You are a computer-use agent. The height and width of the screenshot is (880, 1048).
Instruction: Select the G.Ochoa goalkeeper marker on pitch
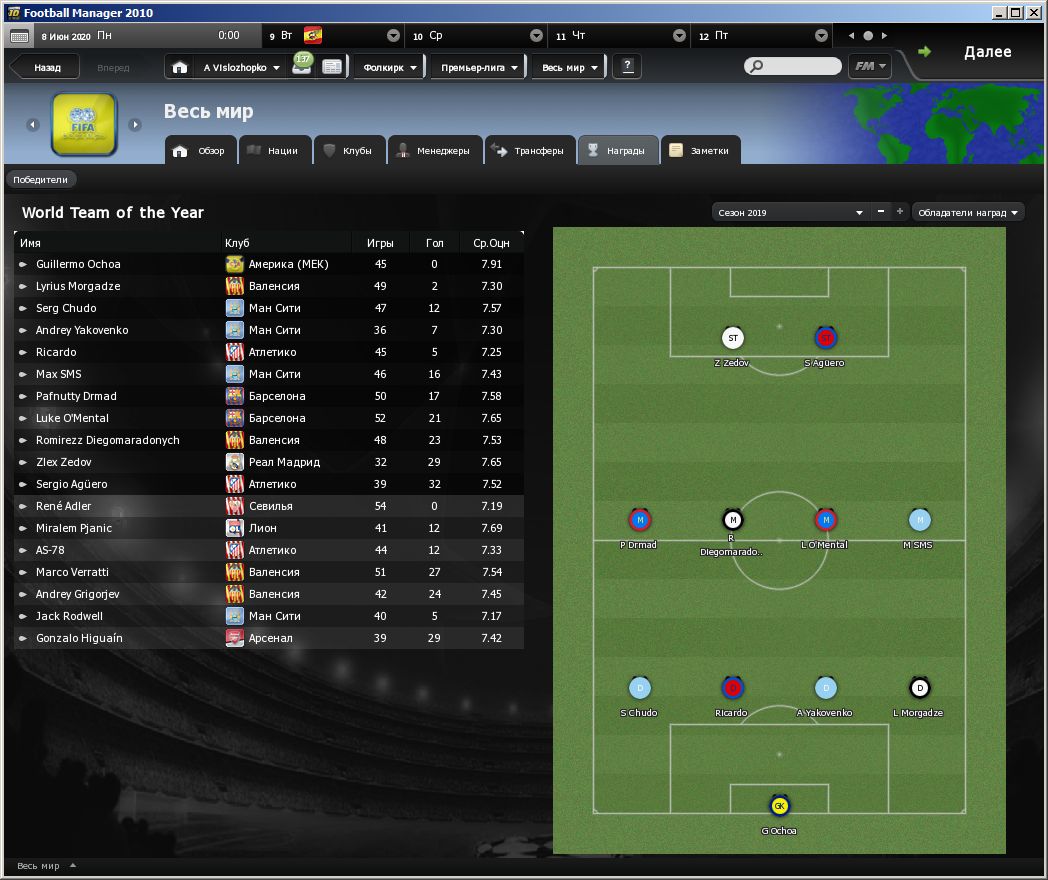779,806
